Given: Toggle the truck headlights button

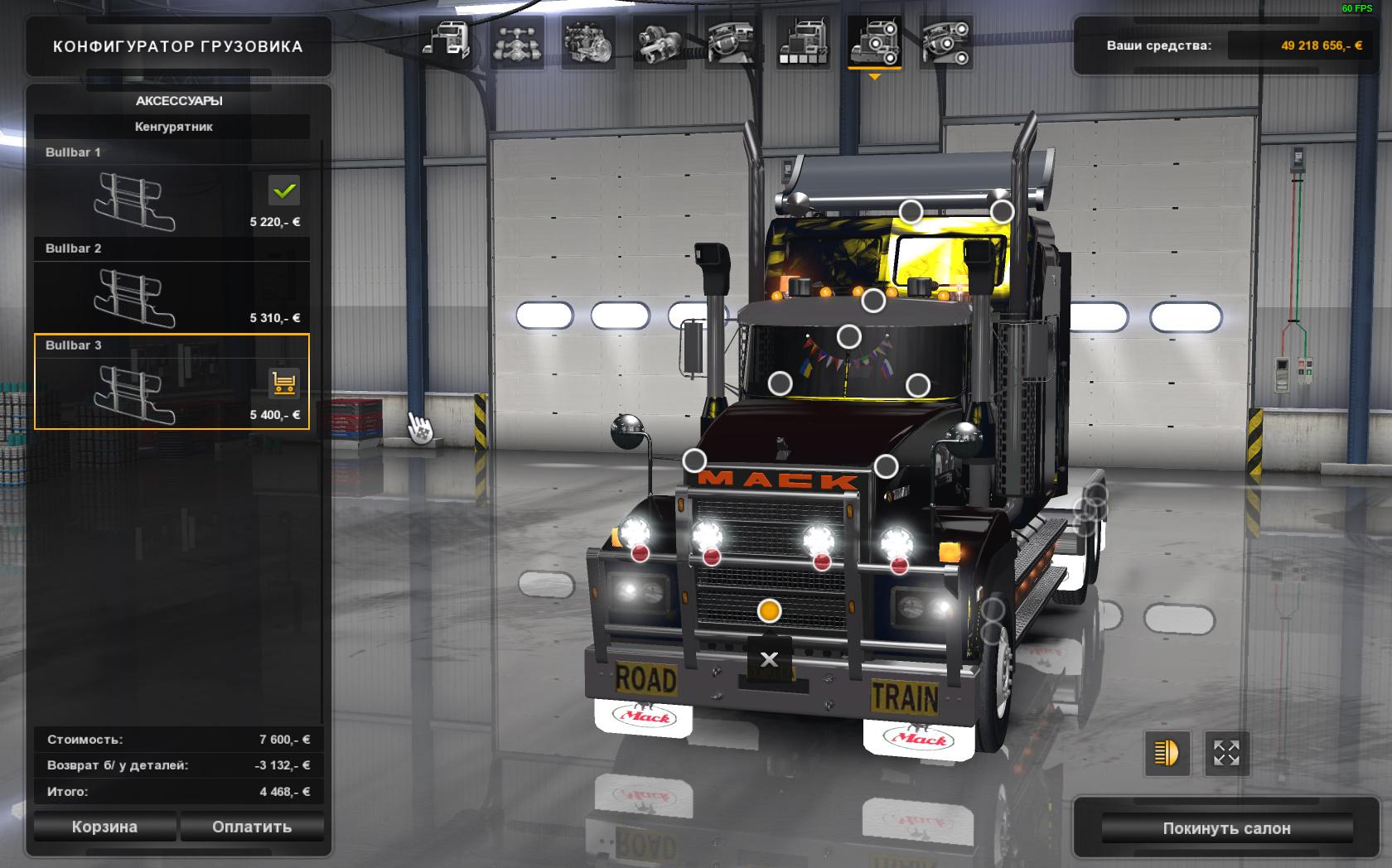Looking at the screenshot, I should coord(1167,753).
